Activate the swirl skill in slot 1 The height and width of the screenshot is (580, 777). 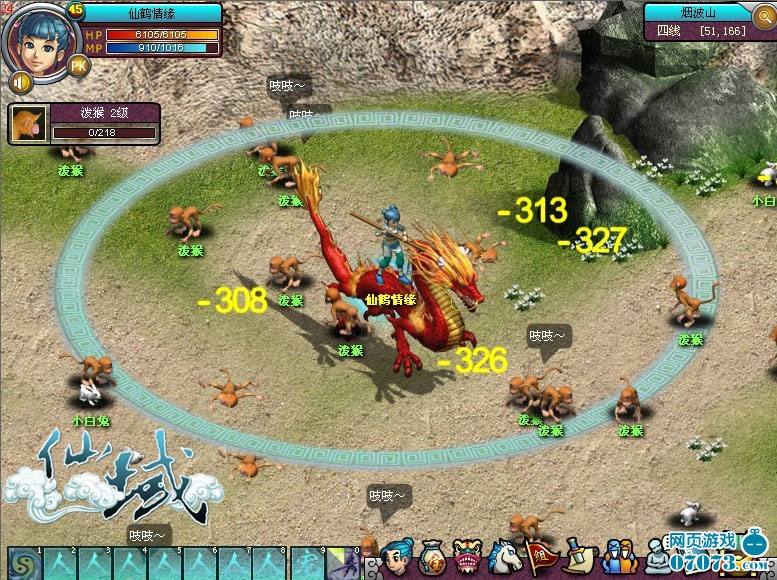[x=22, y=562]
